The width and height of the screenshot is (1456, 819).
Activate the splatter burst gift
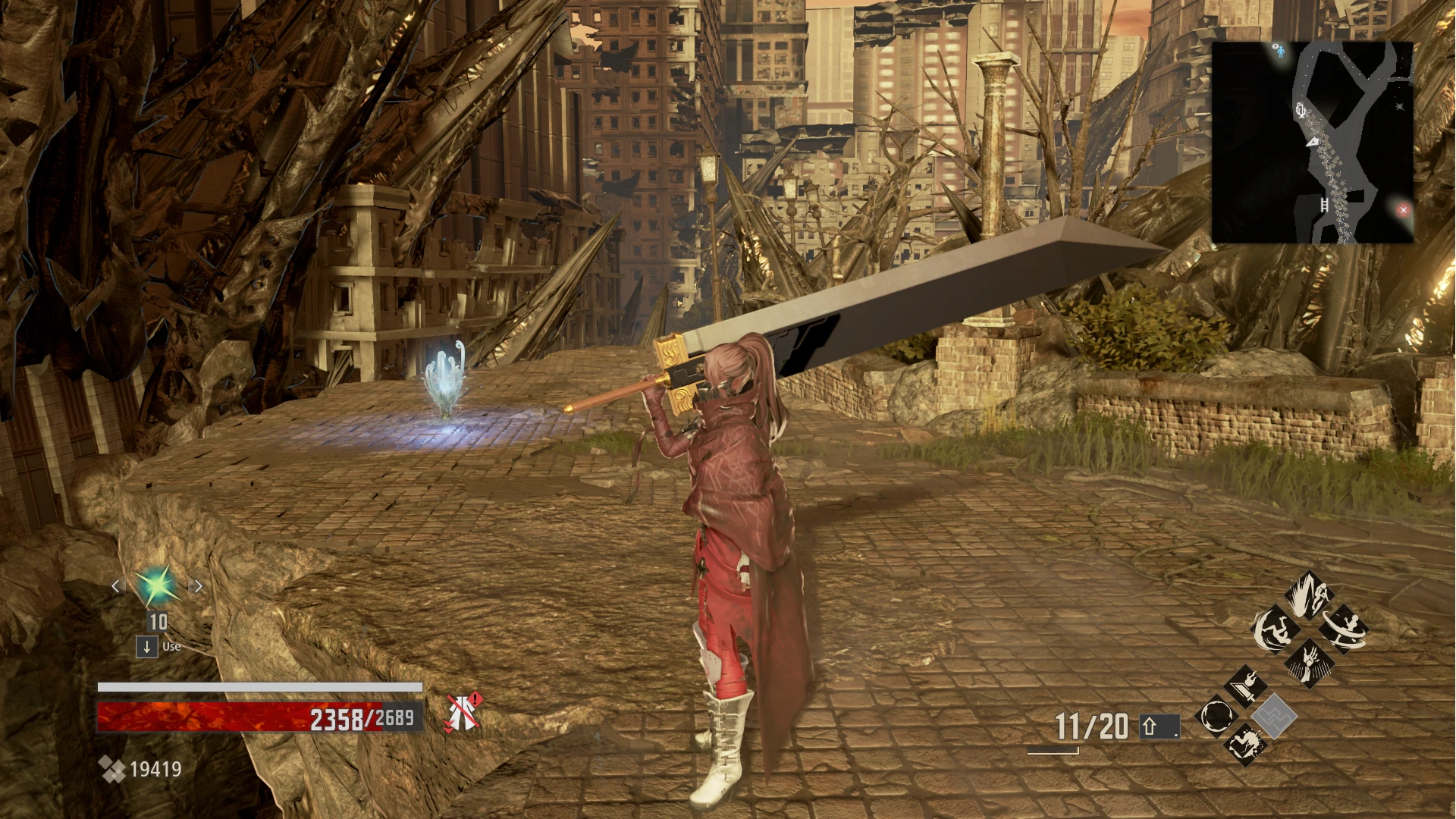click(x=1245, y=744)
